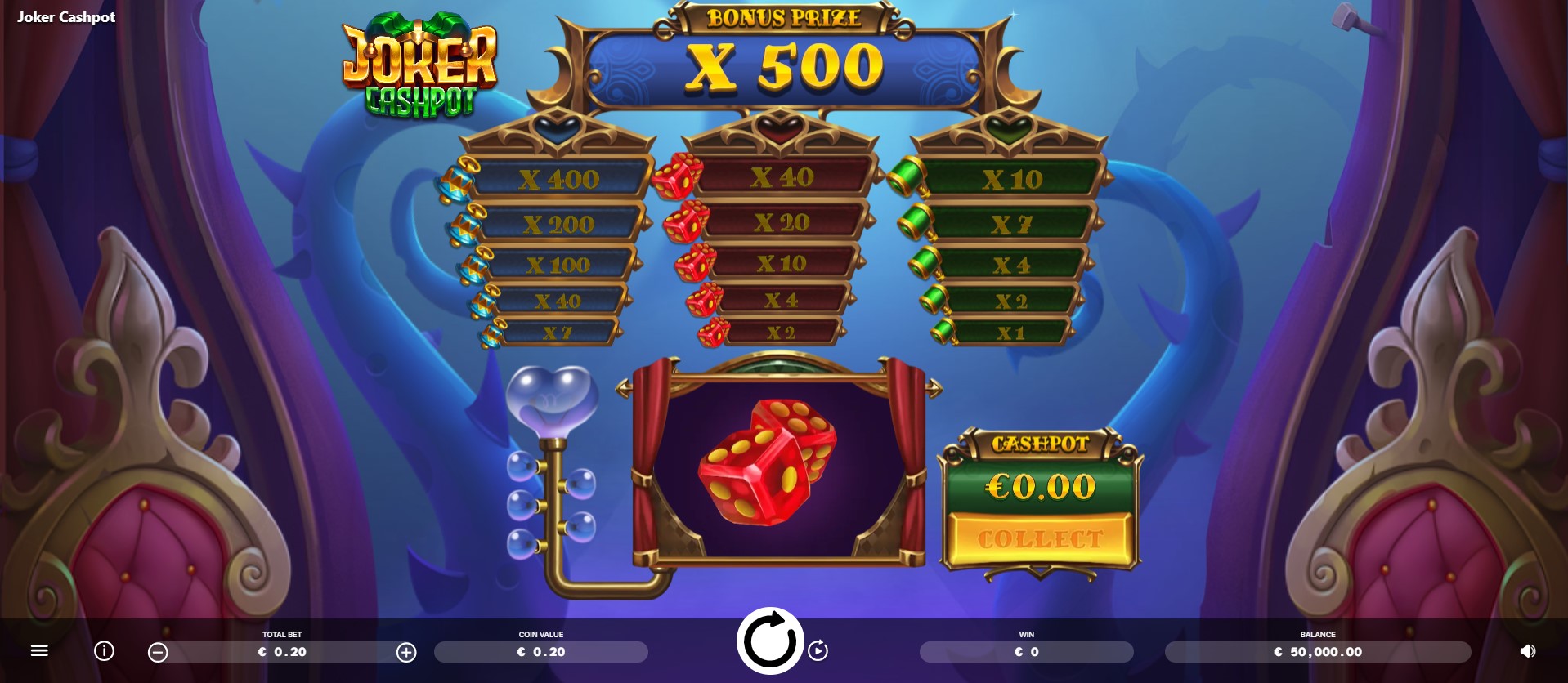Image resolution: width=1568 pixels, height=683 pixels.
Task: Decrease the total bet
Action: [156, 651]
